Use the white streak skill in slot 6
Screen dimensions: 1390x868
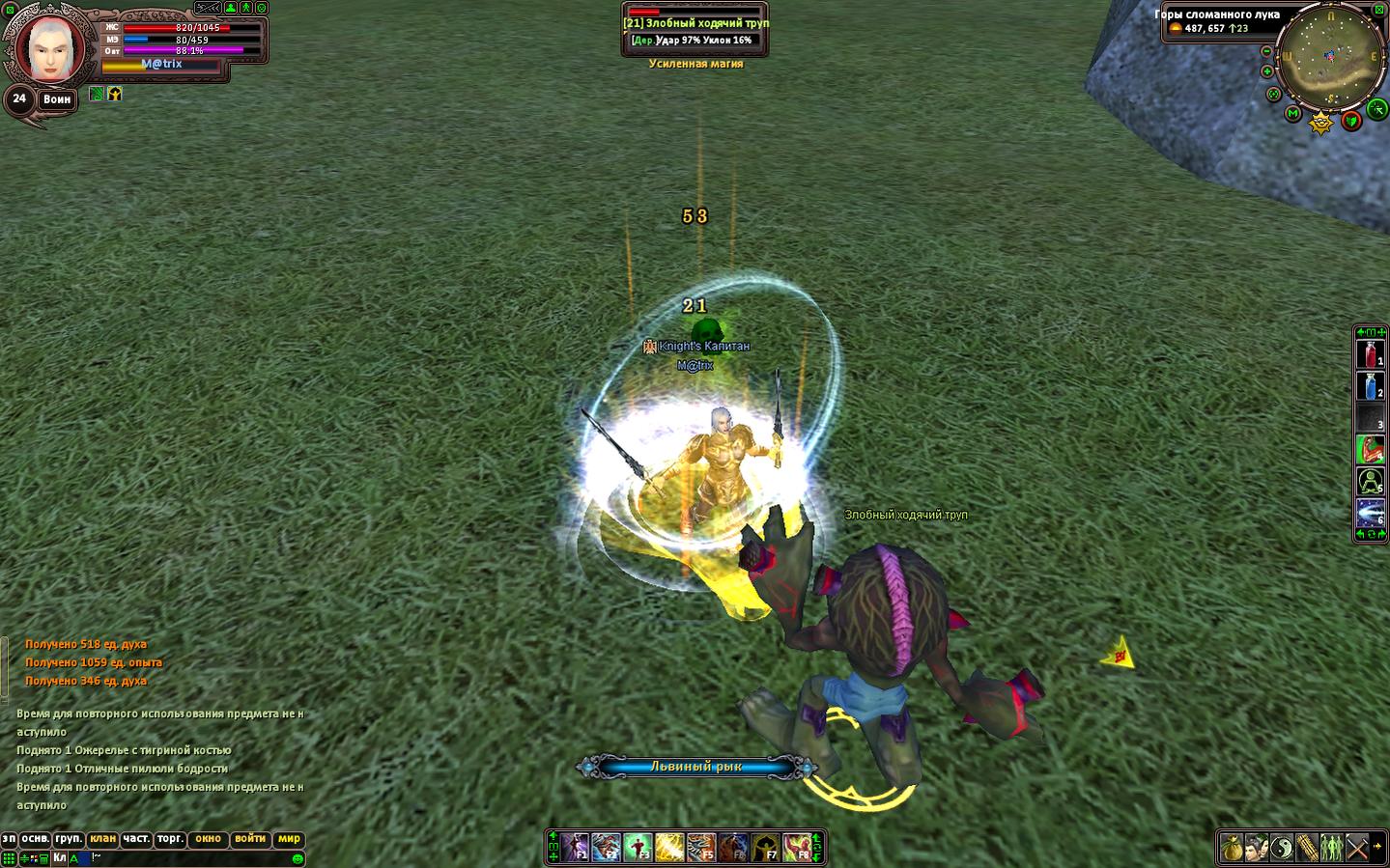[x=1371, y=512]
